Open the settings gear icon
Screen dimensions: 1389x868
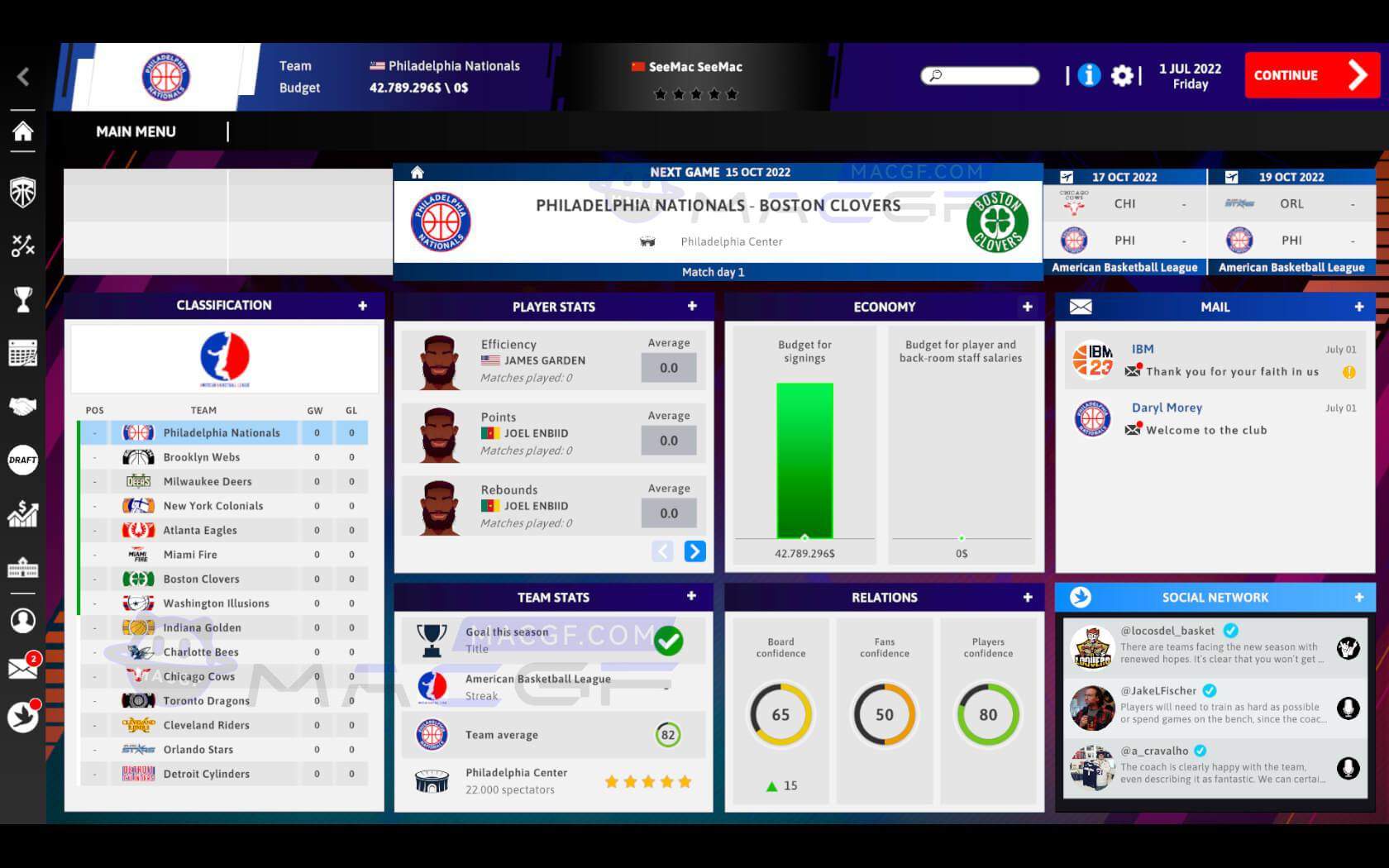[x=1122, y=76]
